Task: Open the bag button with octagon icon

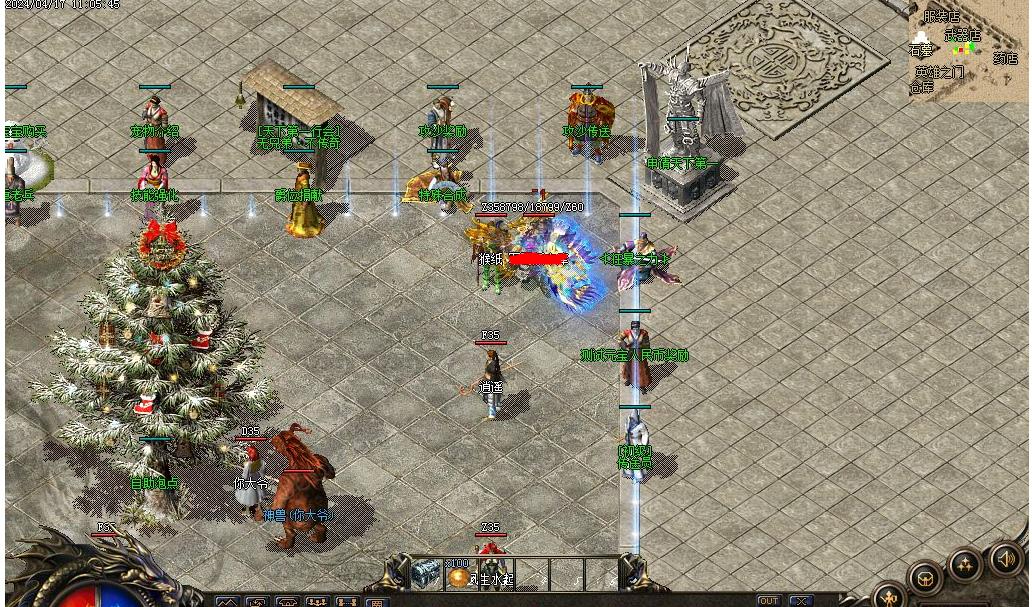Action: pos(925,577)
